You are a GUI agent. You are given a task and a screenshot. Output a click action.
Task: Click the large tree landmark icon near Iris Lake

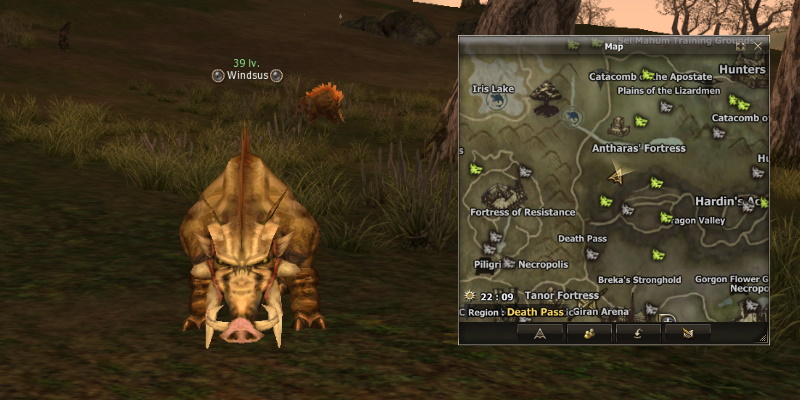[x=546, y=95]
